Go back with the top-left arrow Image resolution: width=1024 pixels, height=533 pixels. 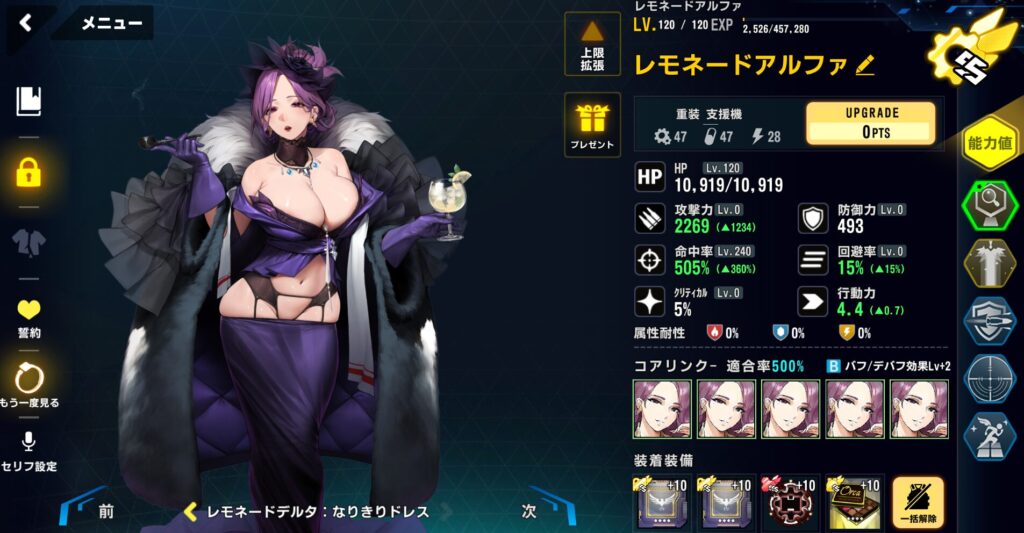[26, 23]
